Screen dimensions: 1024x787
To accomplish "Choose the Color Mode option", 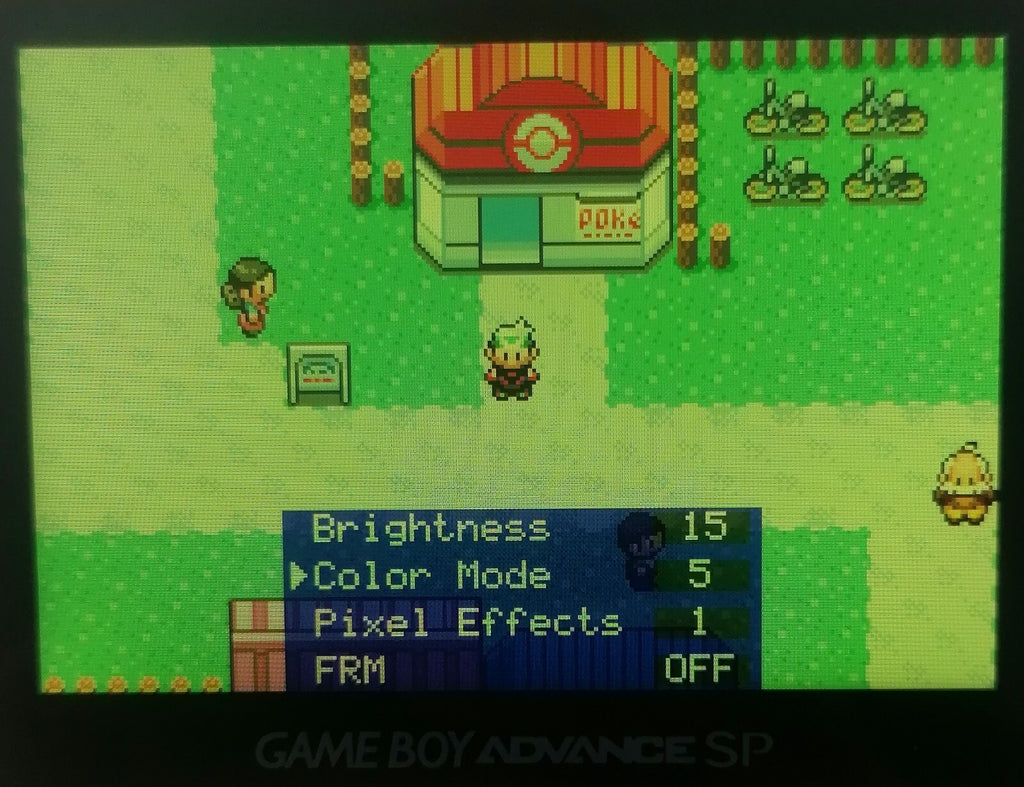I will (x=431, y=576).
